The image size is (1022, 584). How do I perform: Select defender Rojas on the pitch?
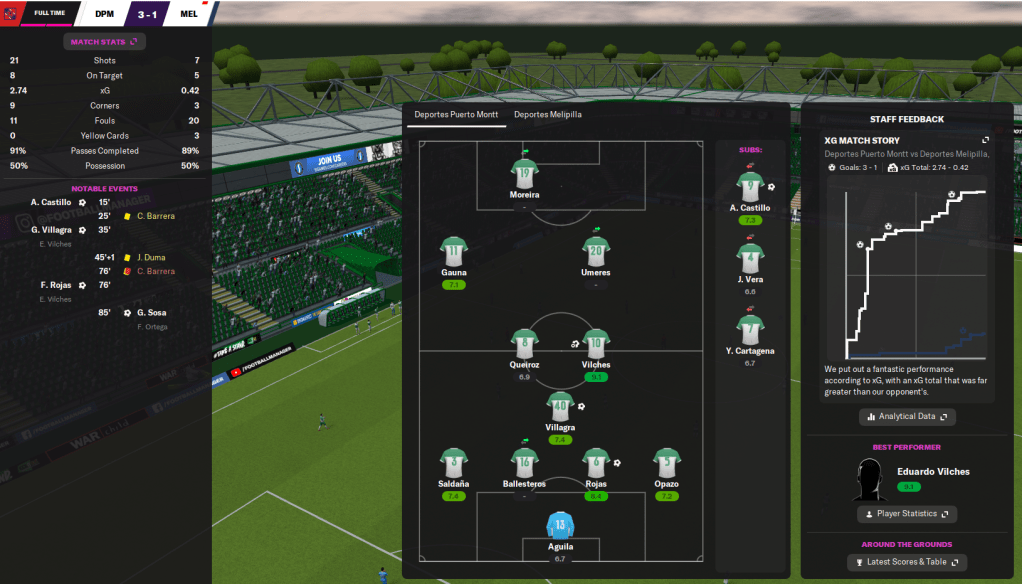(596, 462)
